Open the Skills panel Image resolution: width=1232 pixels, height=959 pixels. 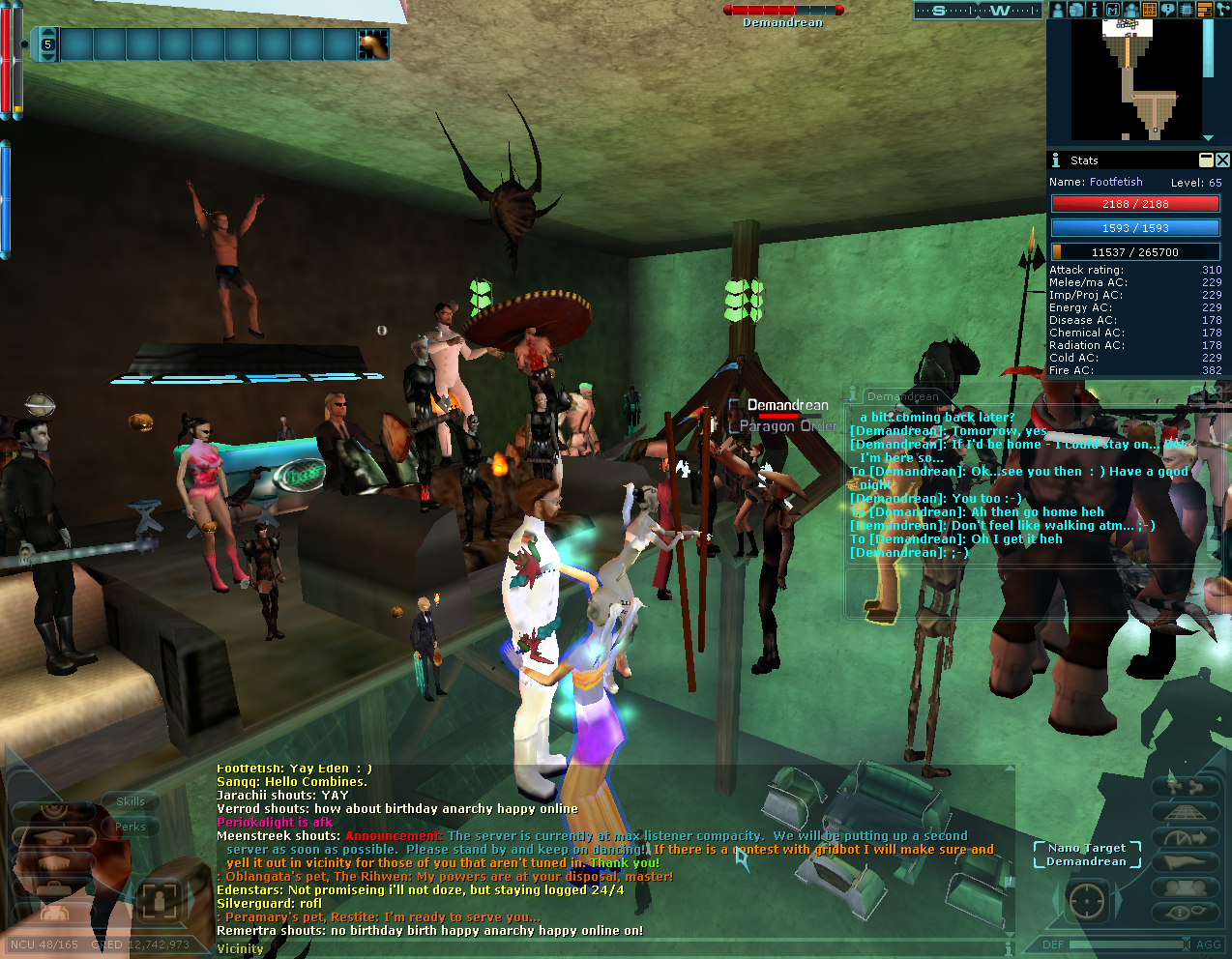[x=131, y=801]
